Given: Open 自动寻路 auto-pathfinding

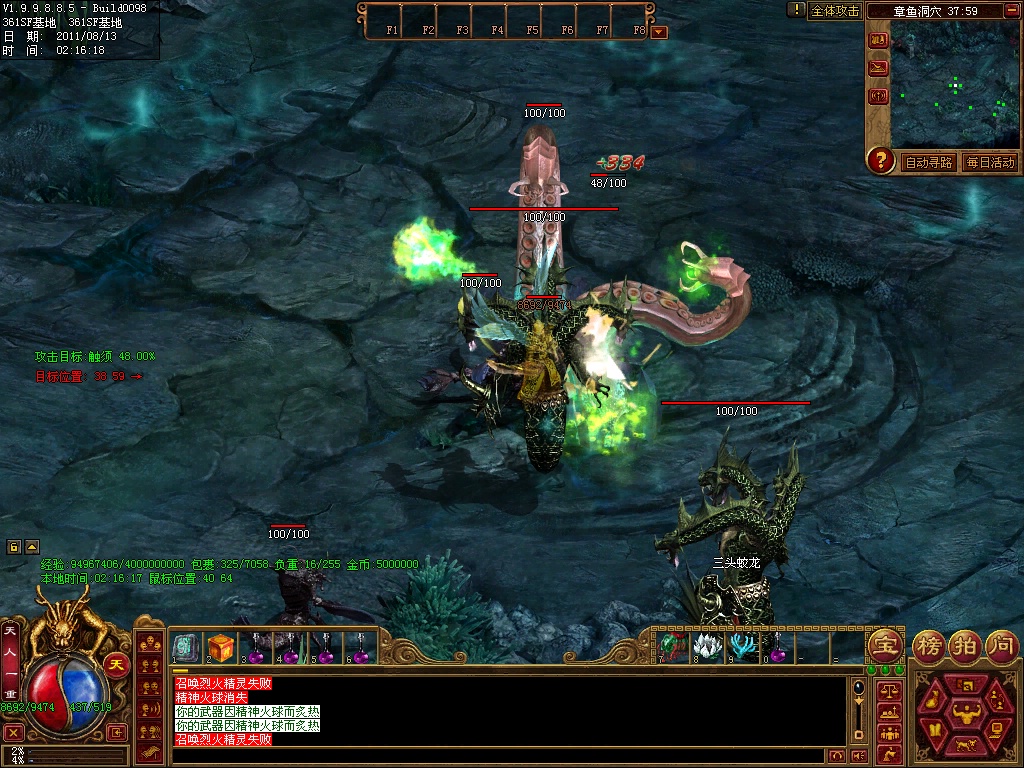Looking at the screenshot, I should click(929, 162).
